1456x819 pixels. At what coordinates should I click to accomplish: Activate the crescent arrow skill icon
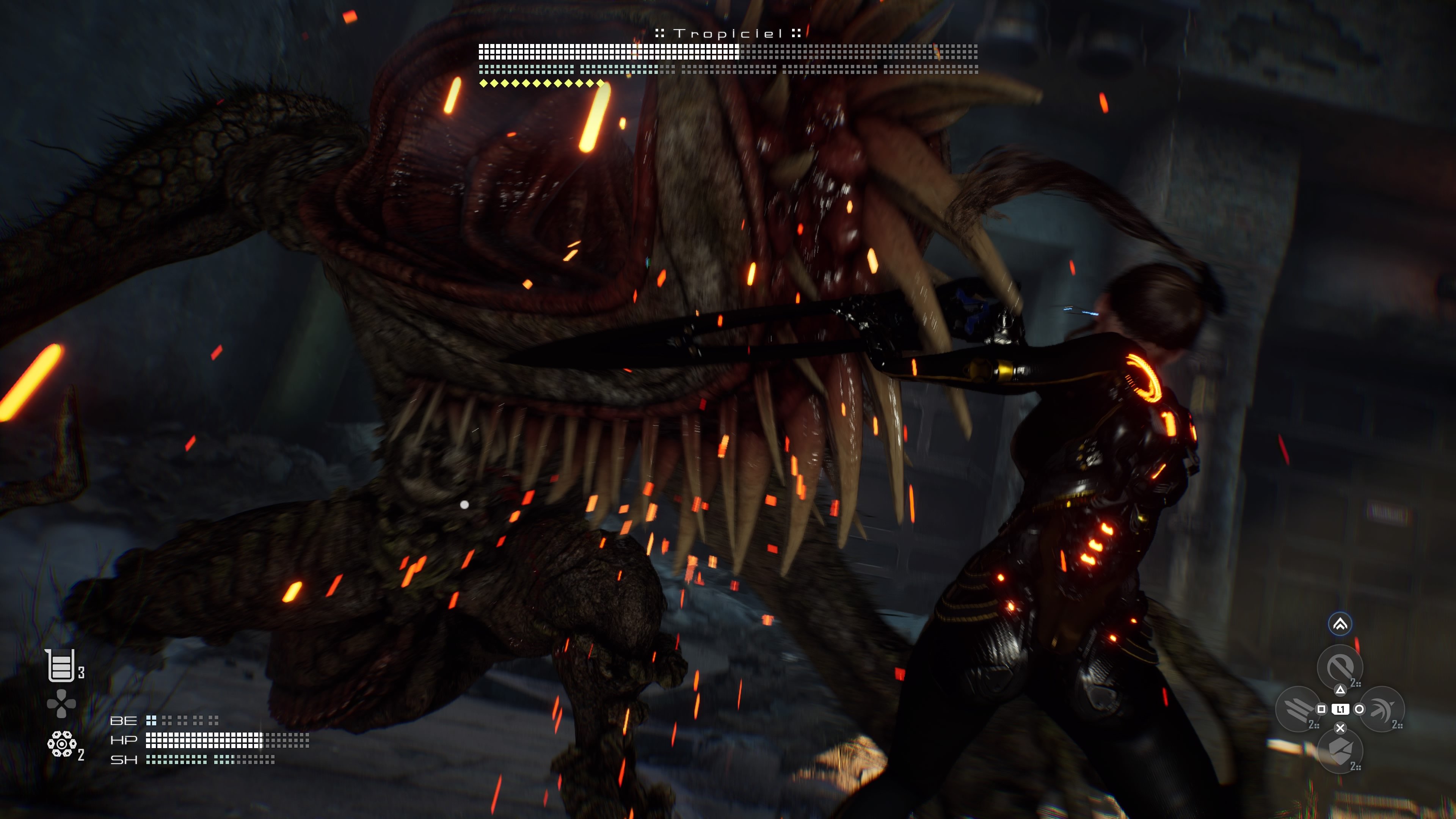[x=1382, y=709]
